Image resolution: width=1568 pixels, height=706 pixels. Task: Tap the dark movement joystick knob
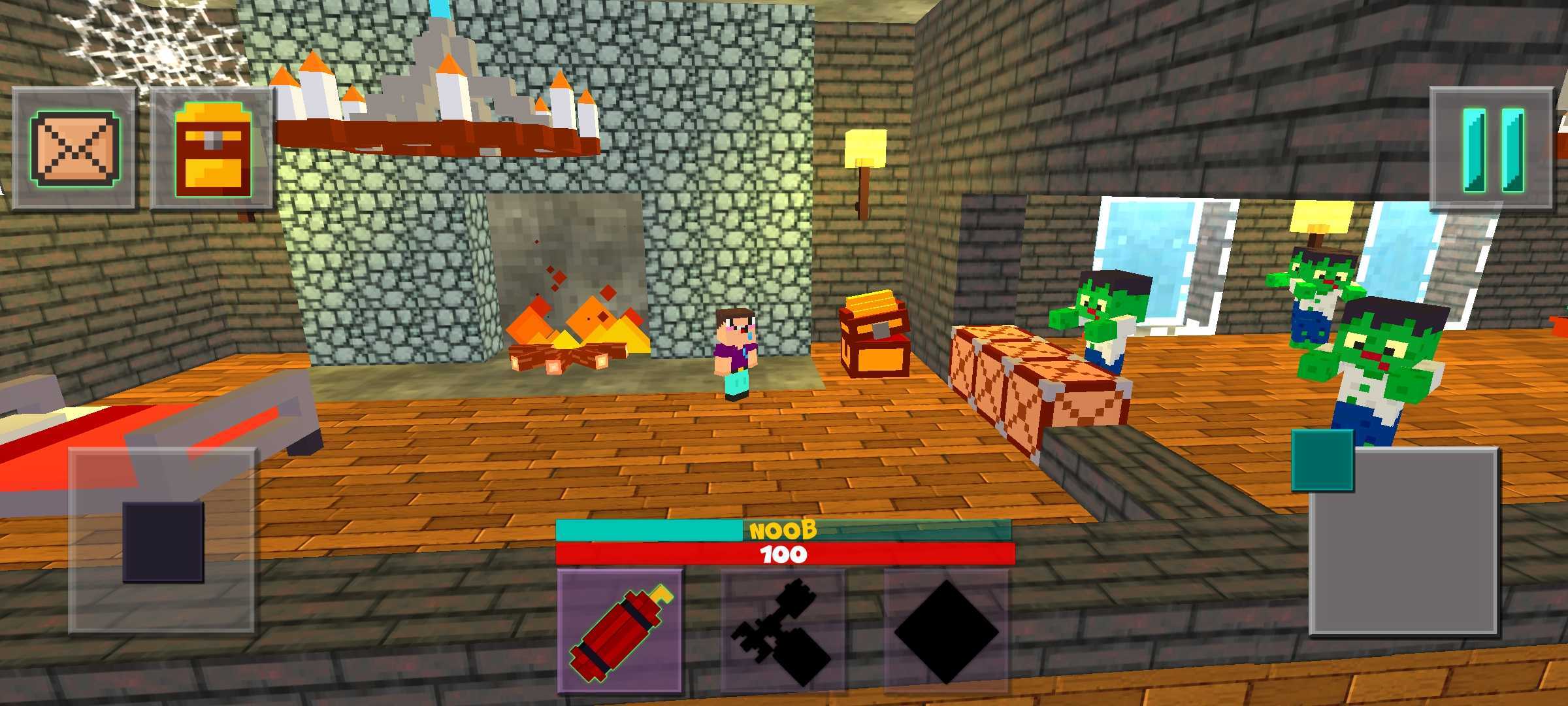pyautogui.click(x=163, y=541)
